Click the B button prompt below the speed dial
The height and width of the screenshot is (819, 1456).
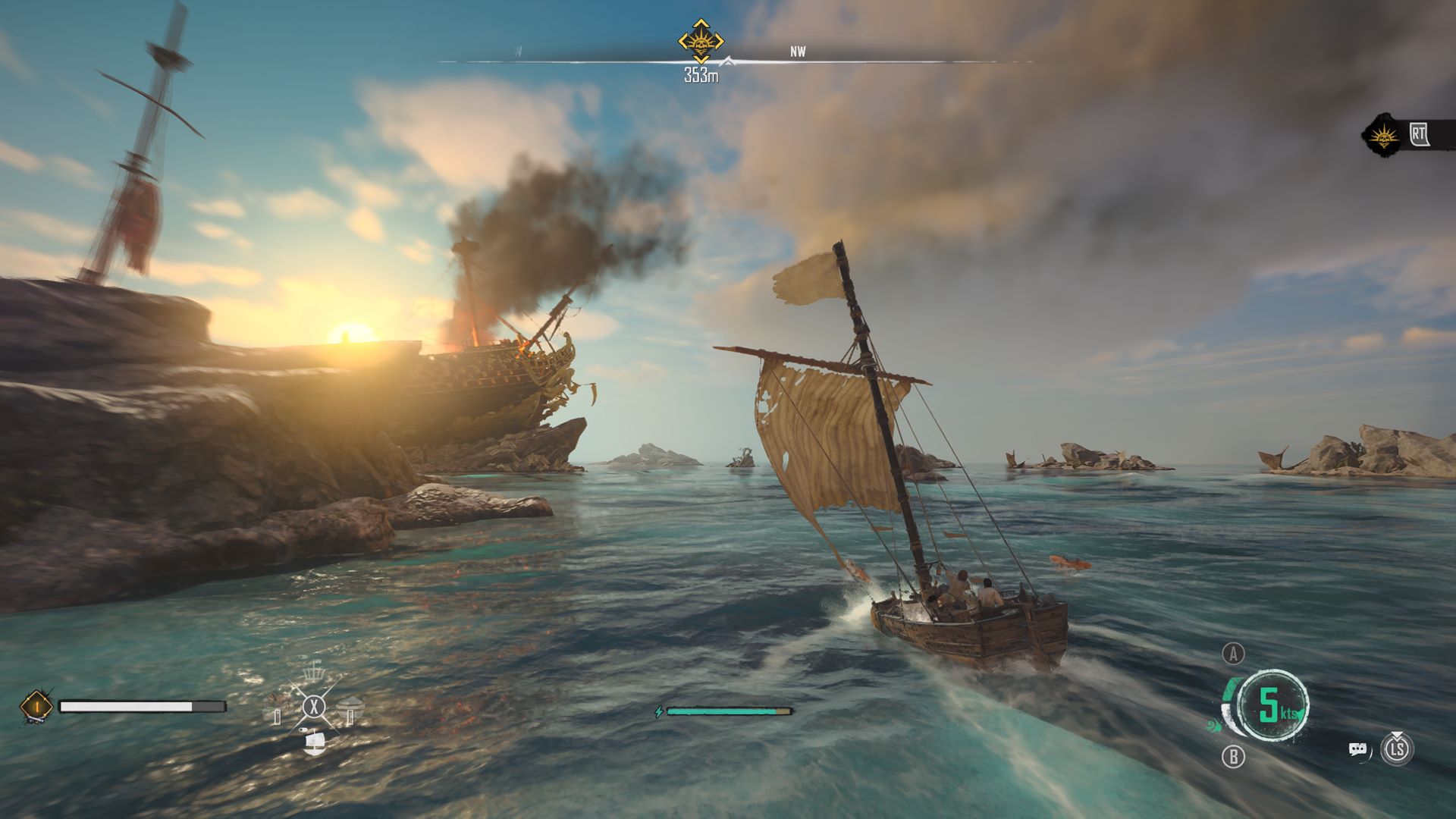[x=1233, y=755]
